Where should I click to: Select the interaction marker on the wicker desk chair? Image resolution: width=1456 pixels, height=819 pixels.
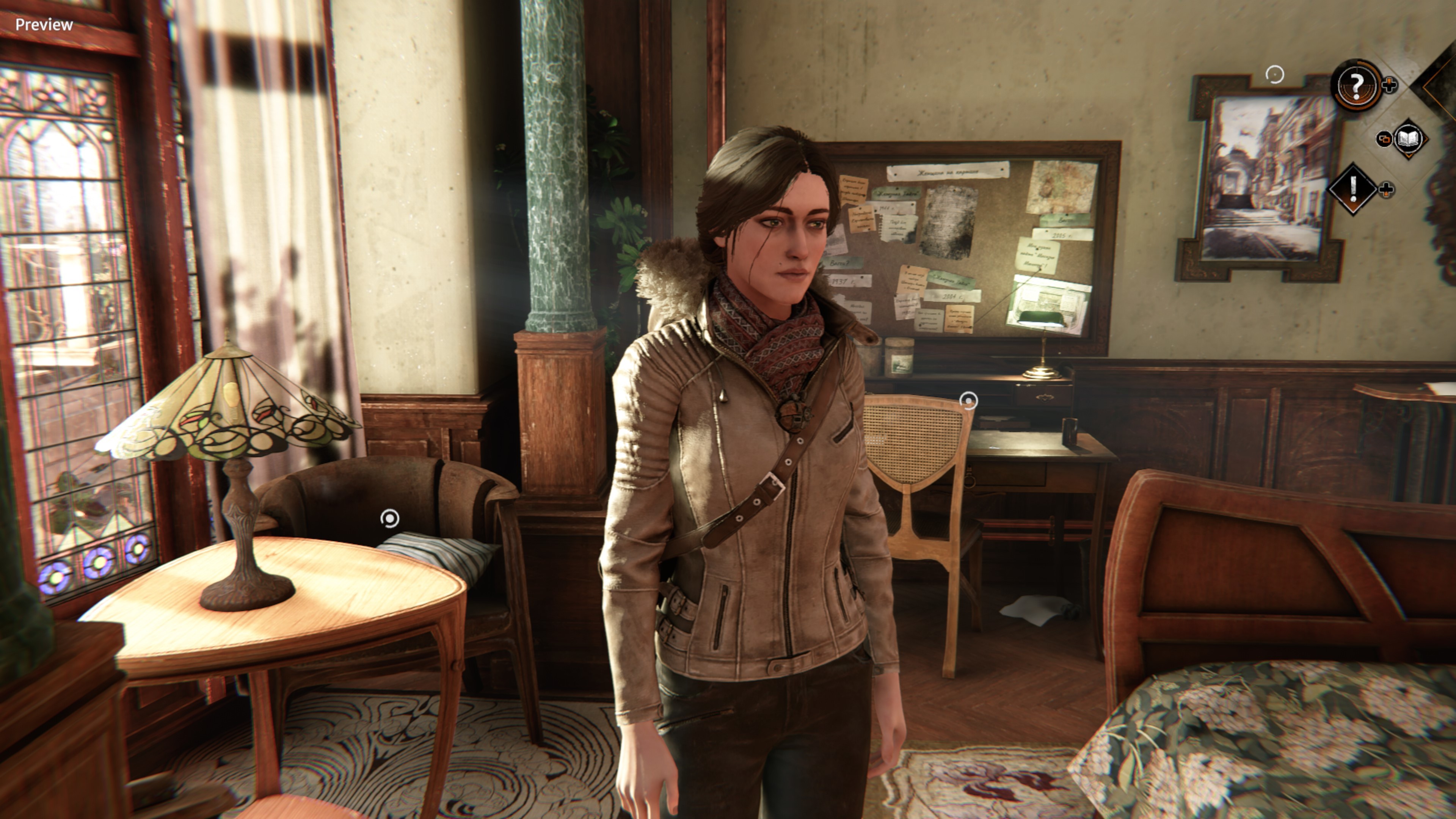tap(969, 401)
